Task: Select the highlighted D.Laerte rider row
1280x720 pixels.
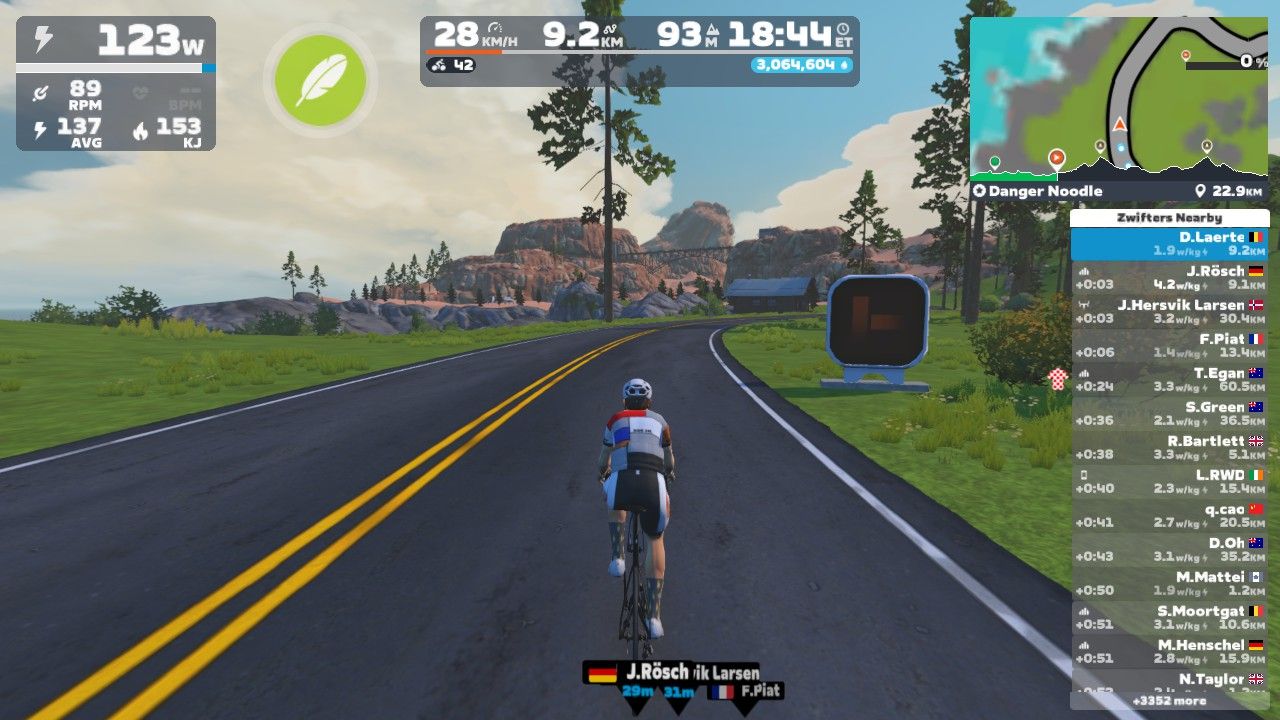Action: pos(1169,244)
